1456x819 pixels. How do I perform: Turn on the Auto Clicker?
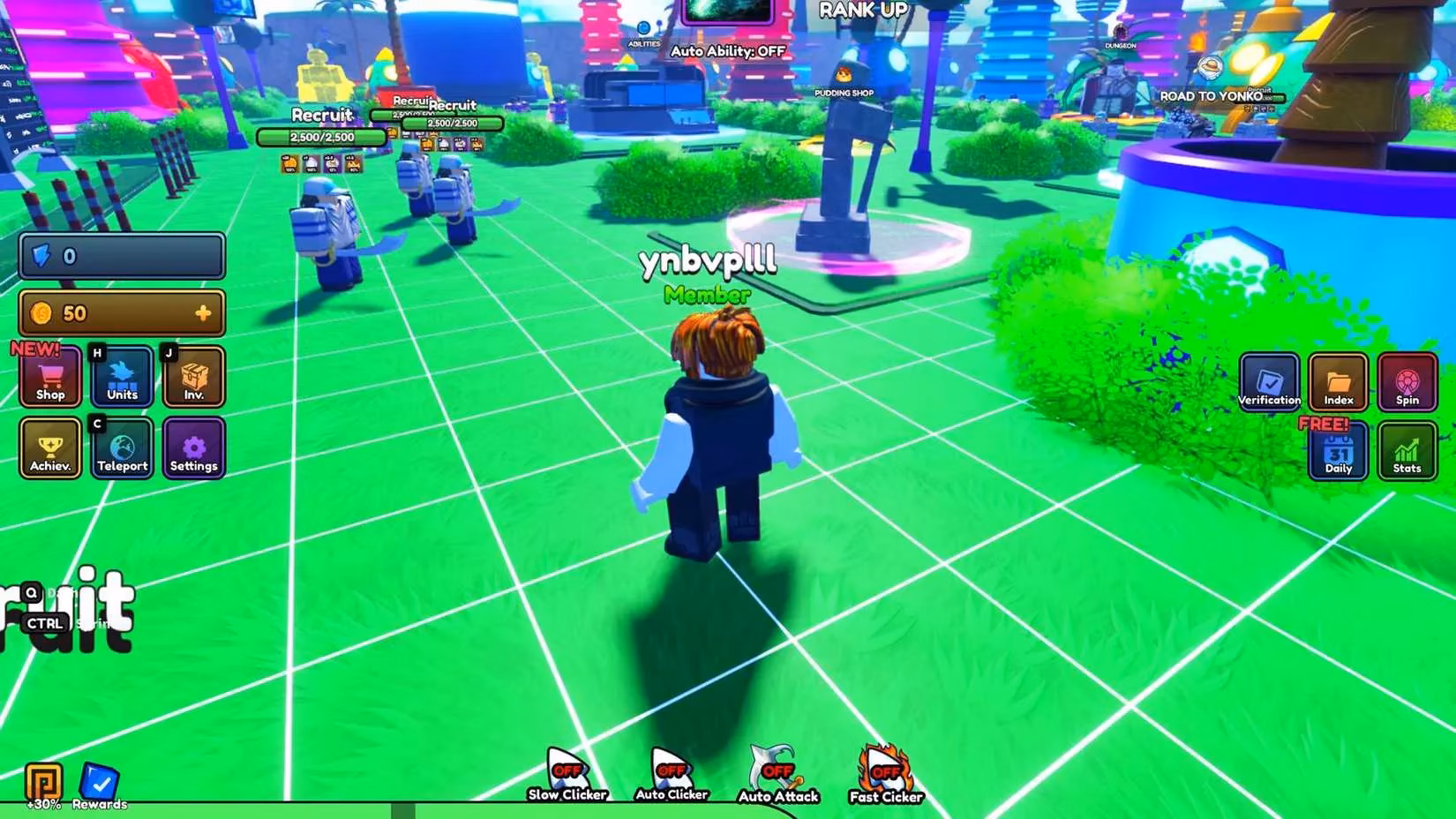pos(671,768)
